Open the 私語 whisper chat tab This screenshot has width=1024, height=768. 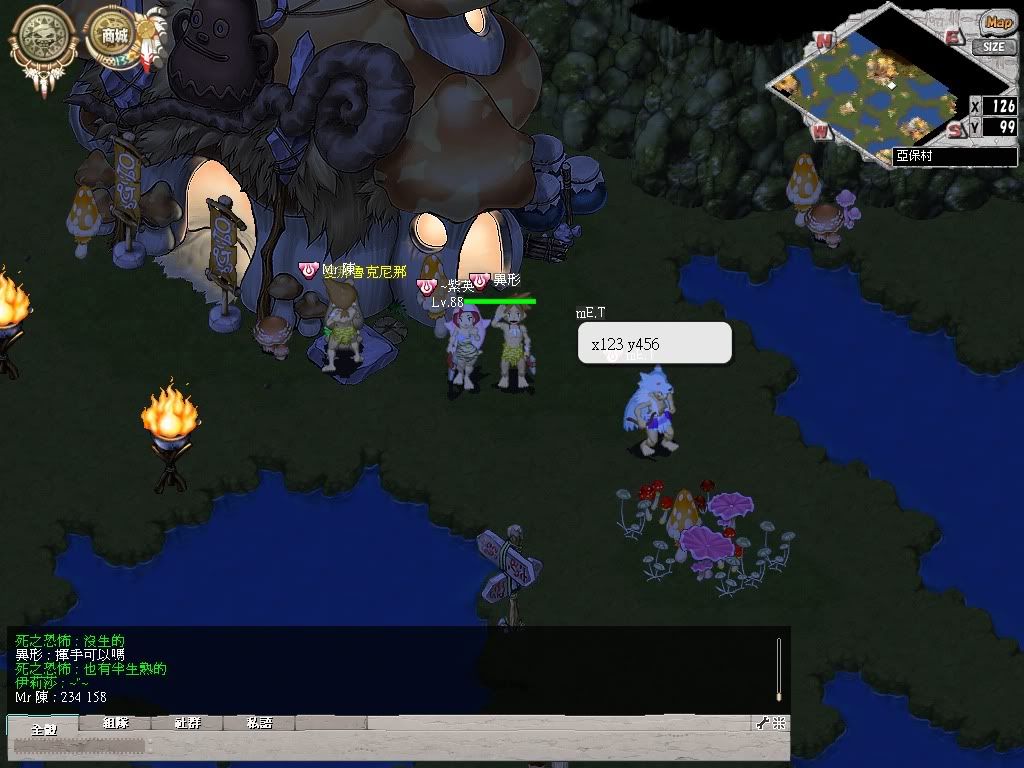[x=260, y=723]
